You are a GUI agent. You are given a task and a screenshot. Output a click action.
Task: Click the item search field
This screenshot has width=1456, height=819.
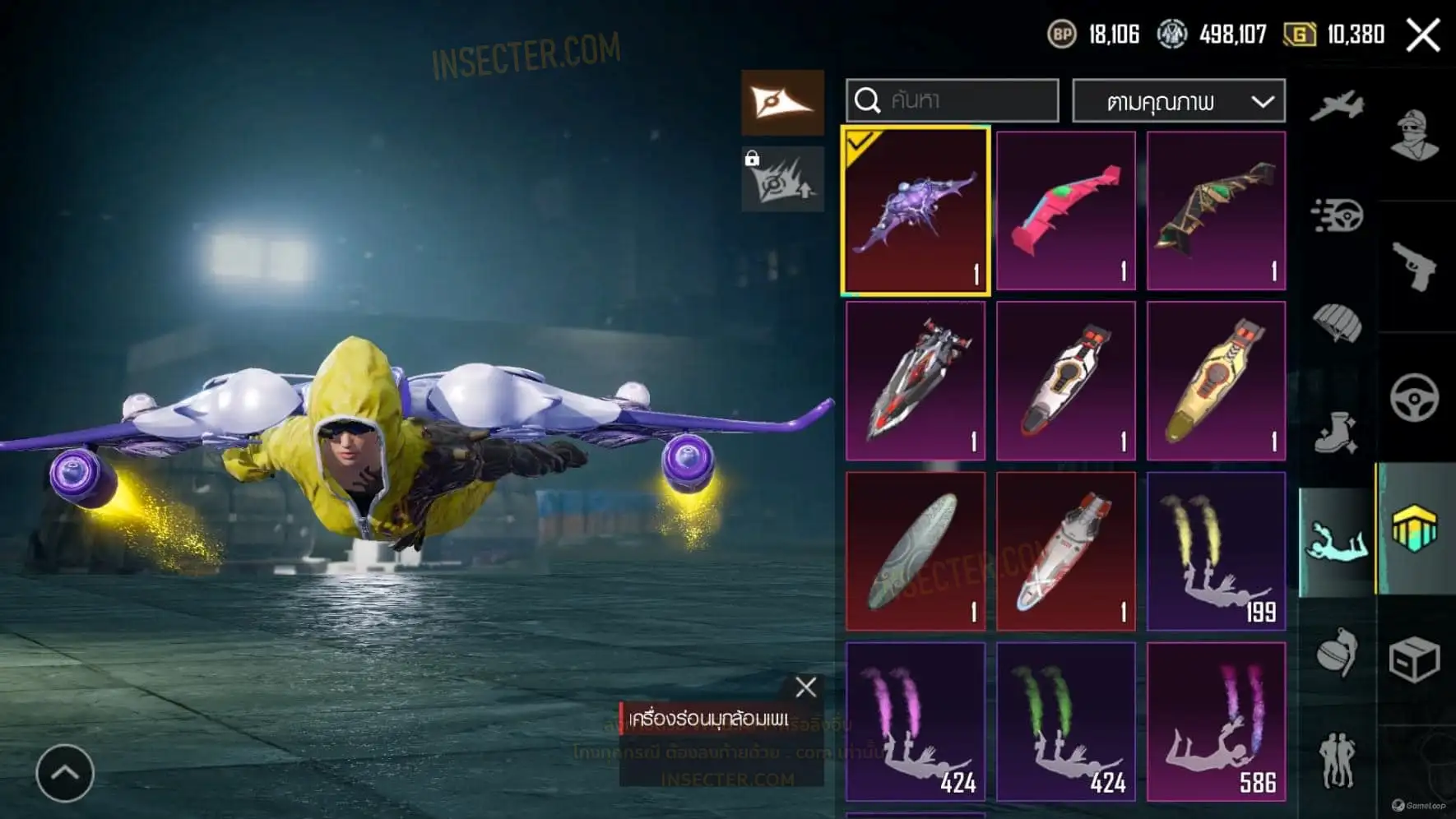point(952,100)
